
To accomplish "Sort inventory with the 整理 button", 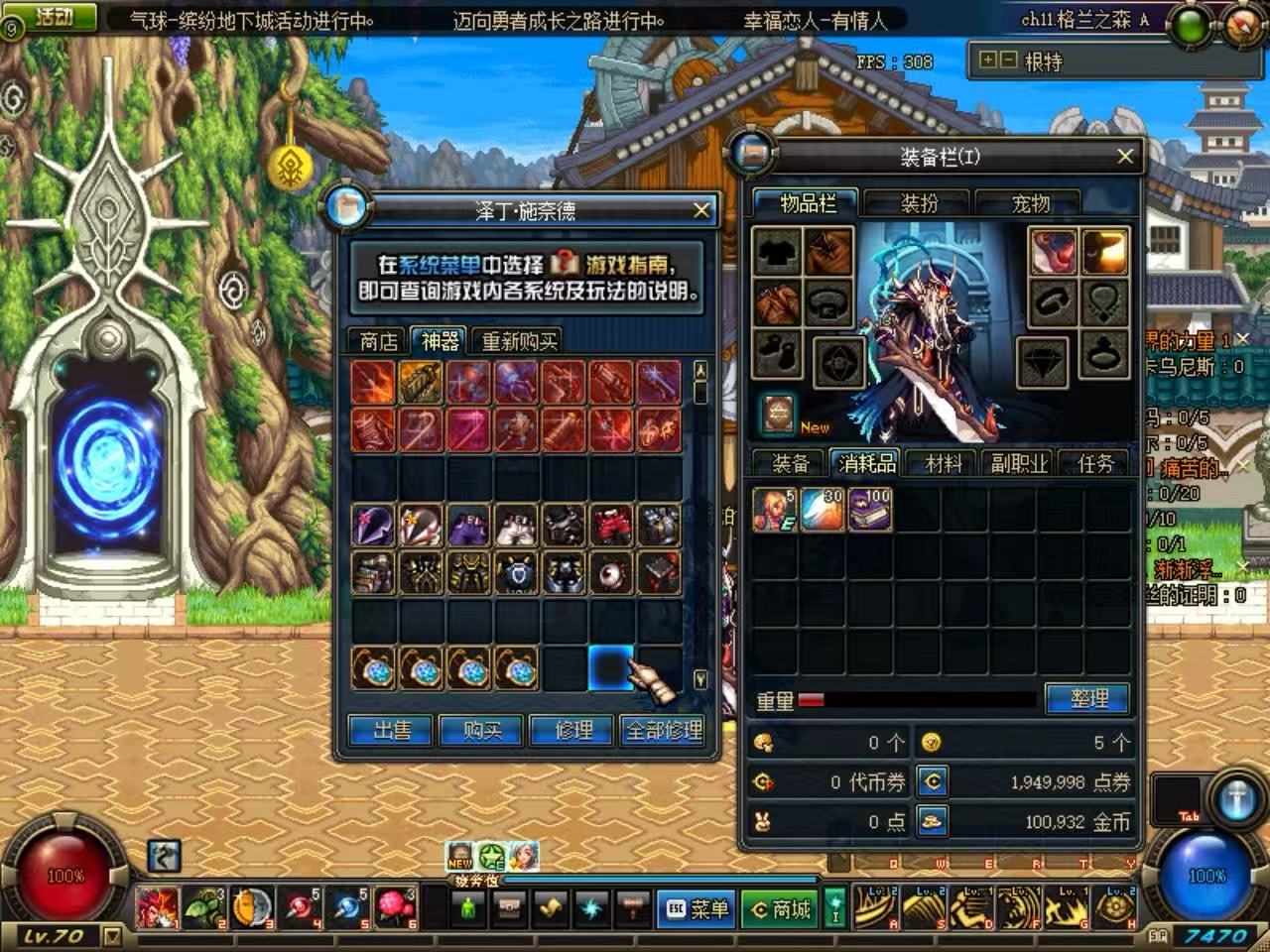I will pyautogui.click(x=1088, y=699).
